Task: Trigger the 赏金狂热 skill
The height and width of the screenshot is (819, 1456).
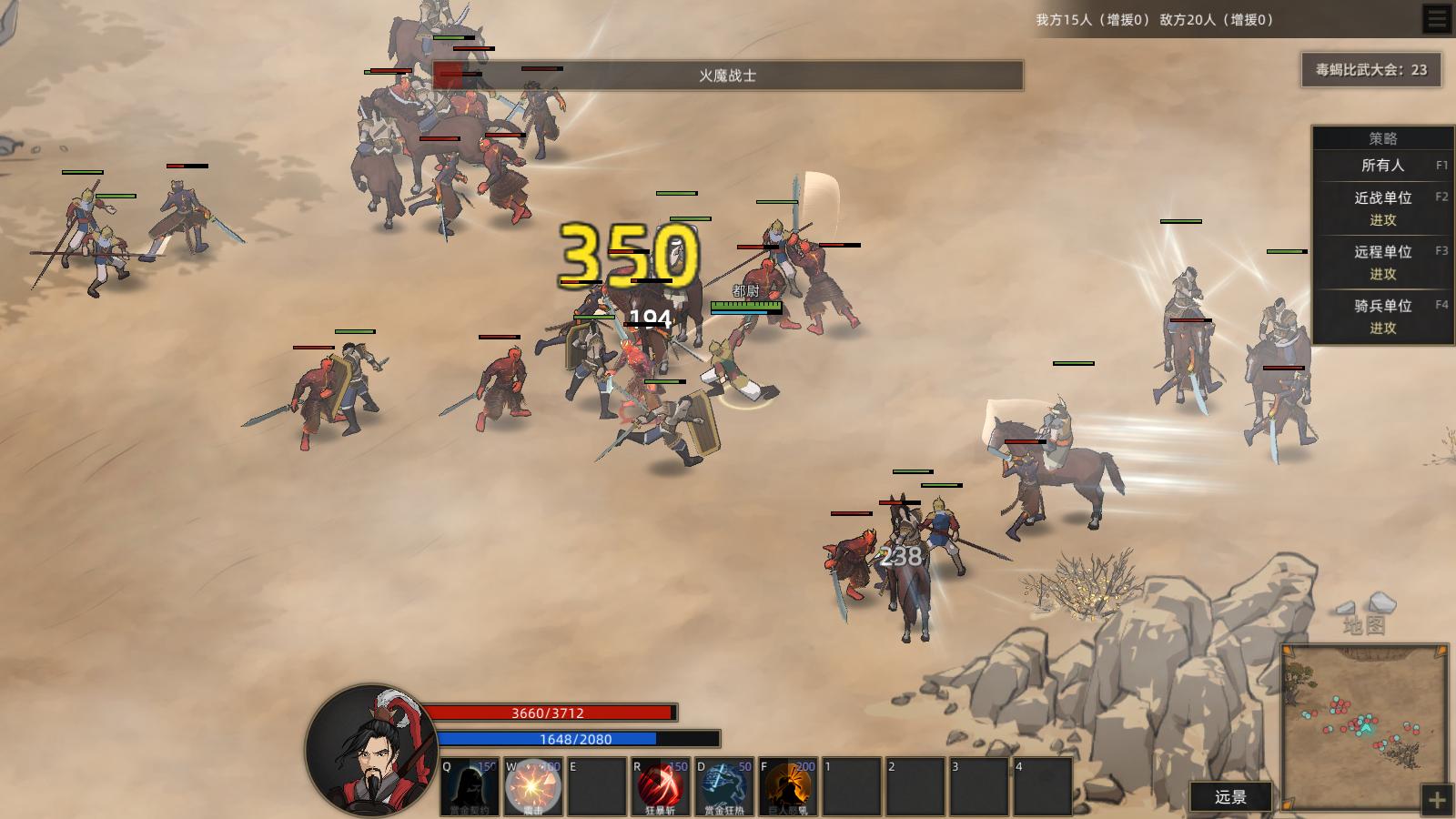Action: 724,787
